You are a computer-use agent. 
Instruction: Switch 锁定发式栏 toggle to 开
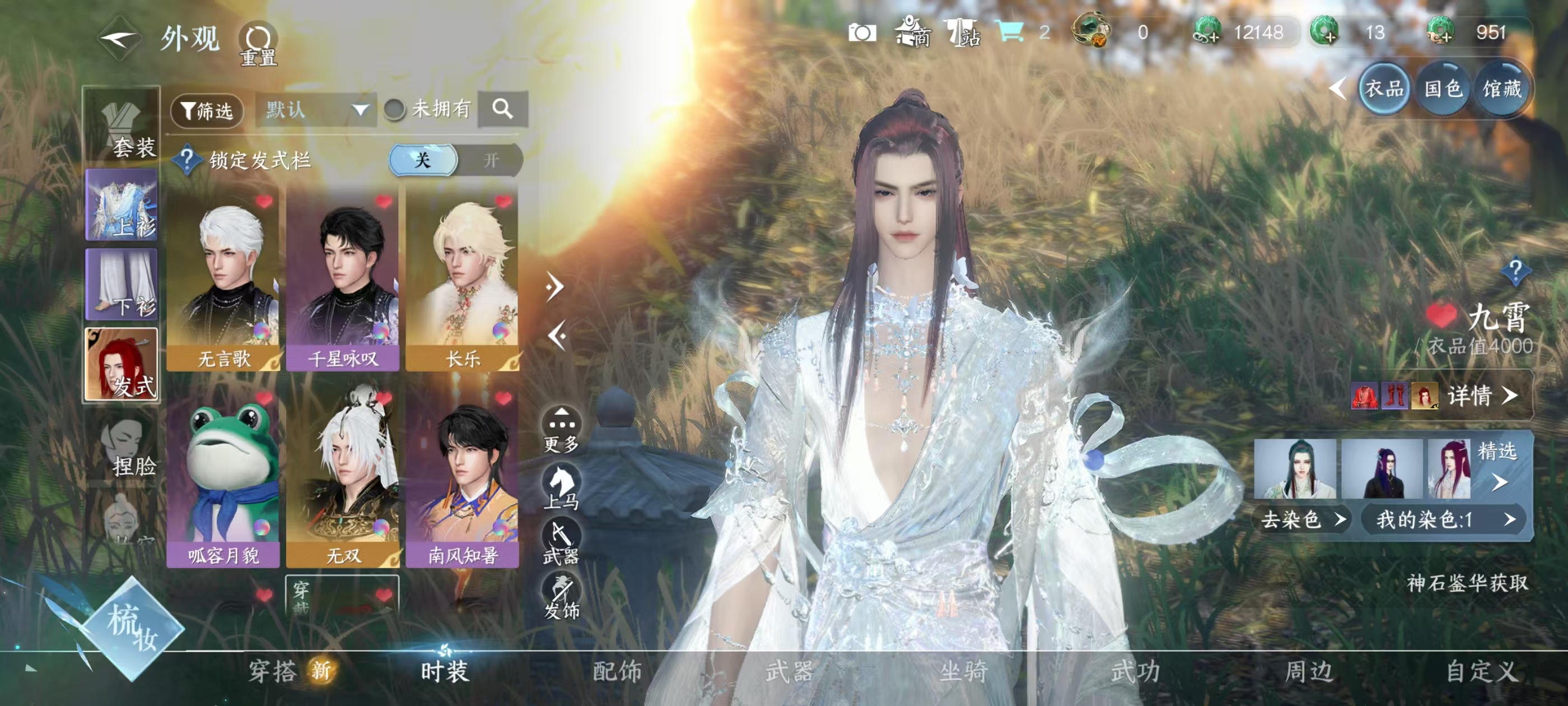click(491, 160)
